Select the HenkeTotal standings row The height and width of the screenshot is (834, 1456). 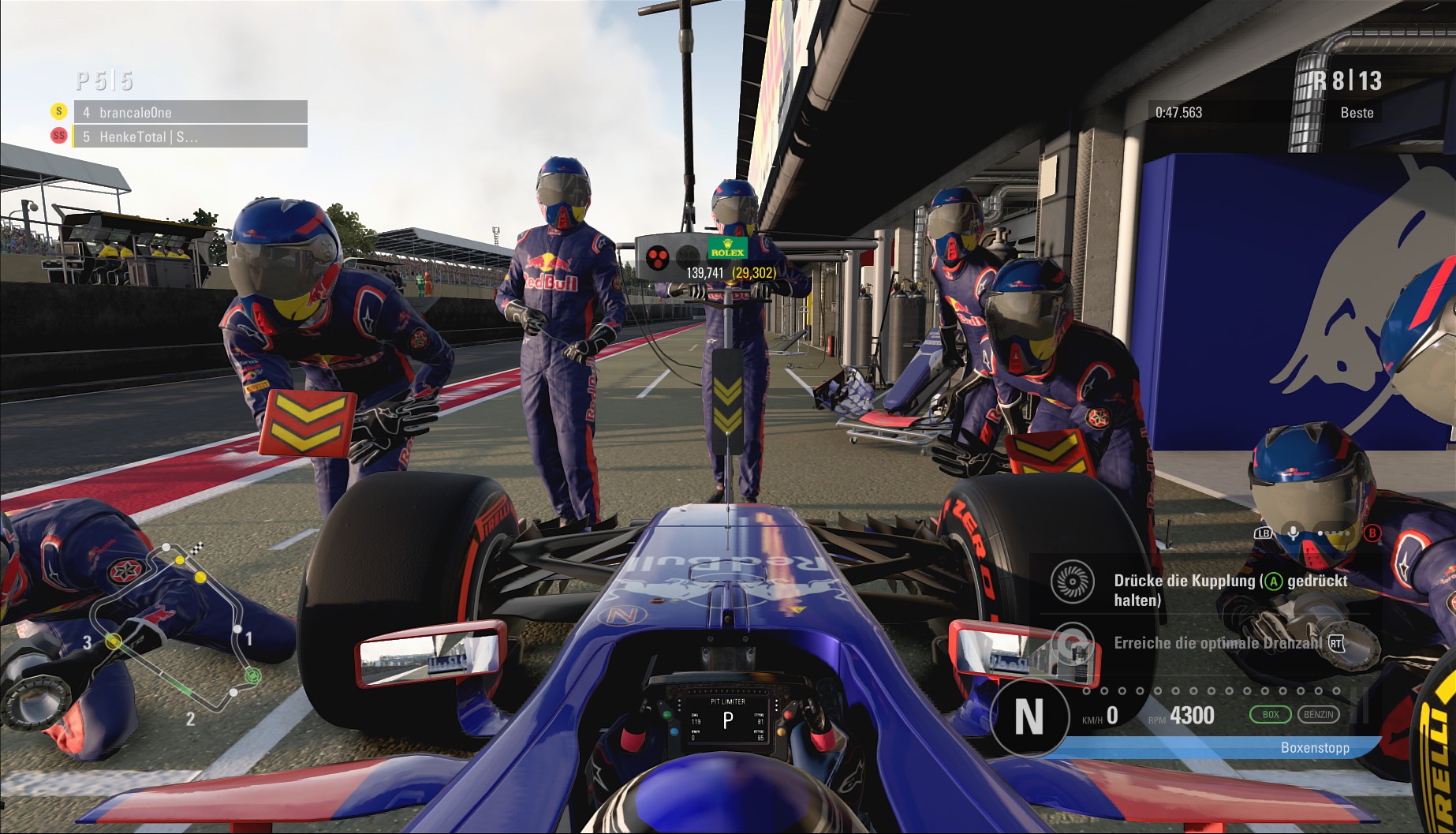pos(189,137)
